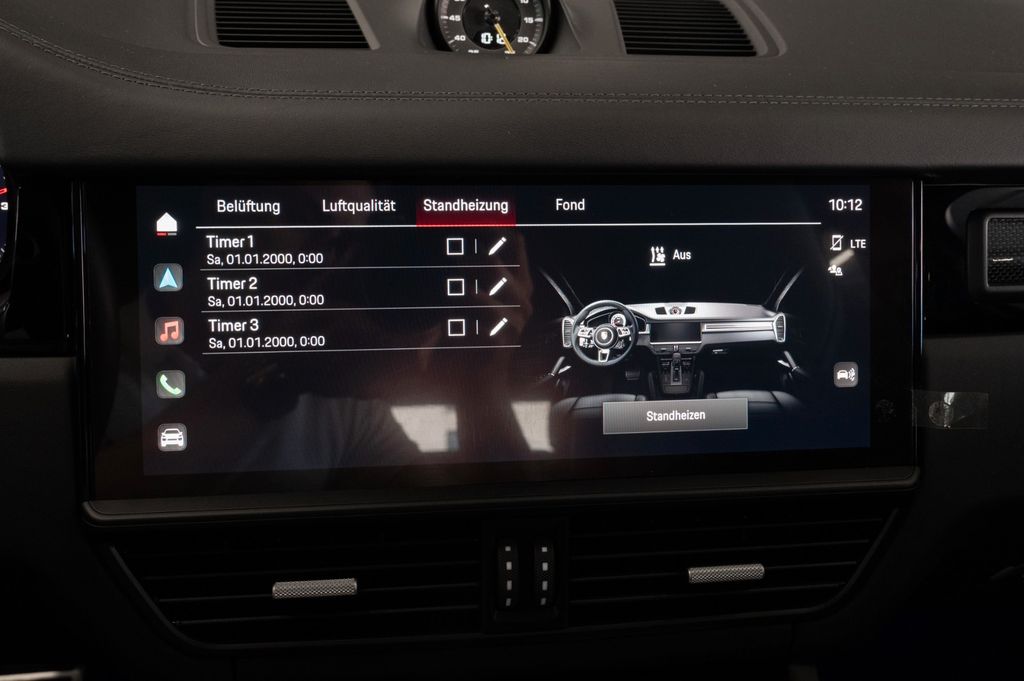This screenshot has width=1024, height=681.
Task: Open Timer 2 edit pencil
Action: [498, 287]
